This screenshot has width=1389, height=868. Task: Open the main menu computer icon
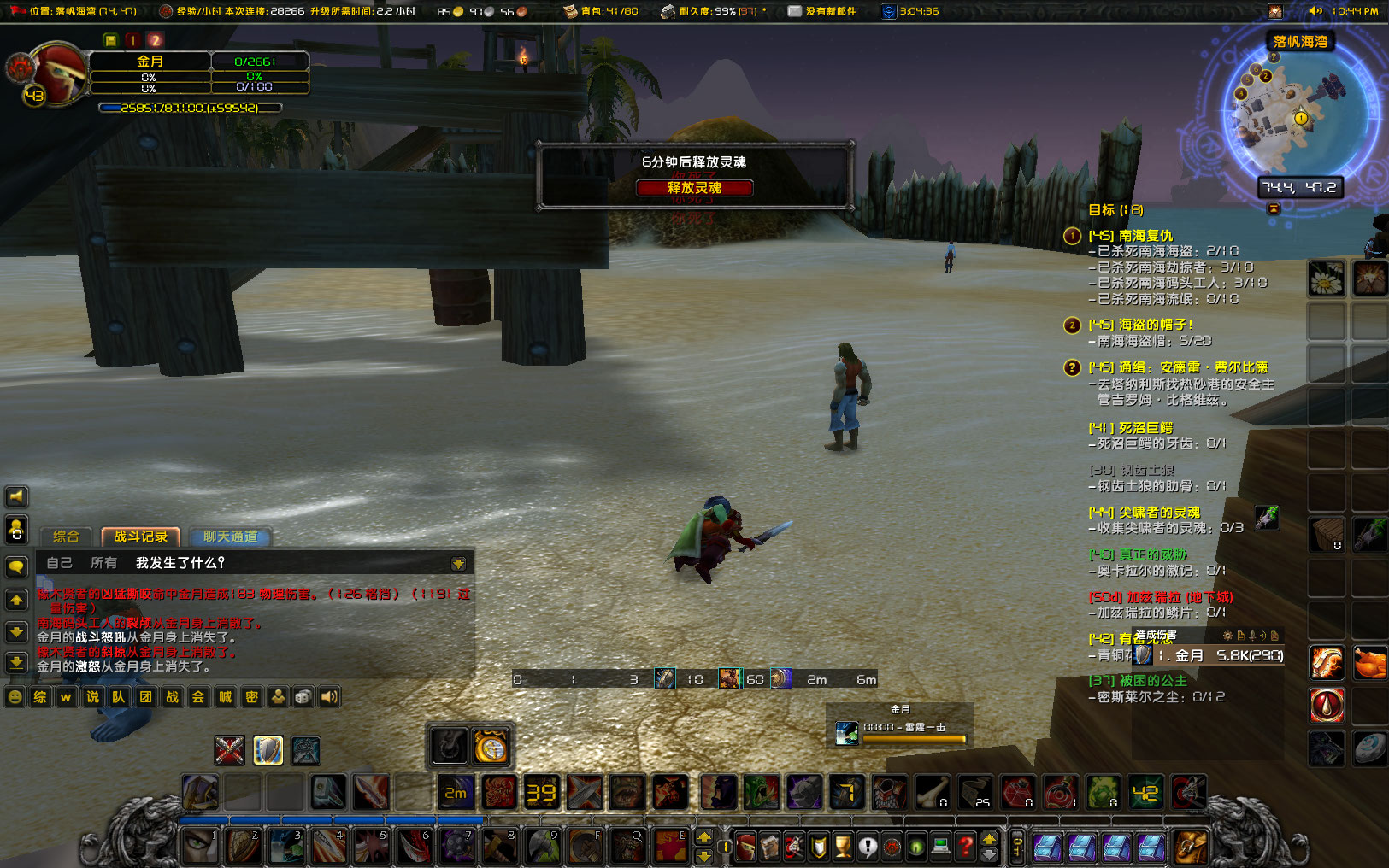tap(939, 847)
